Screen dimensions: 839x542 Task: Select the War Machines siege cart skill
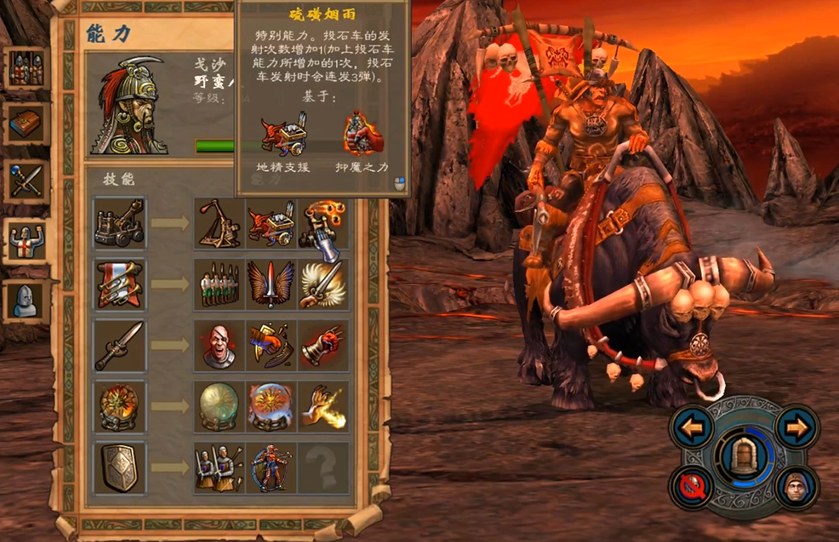point(120,223)
